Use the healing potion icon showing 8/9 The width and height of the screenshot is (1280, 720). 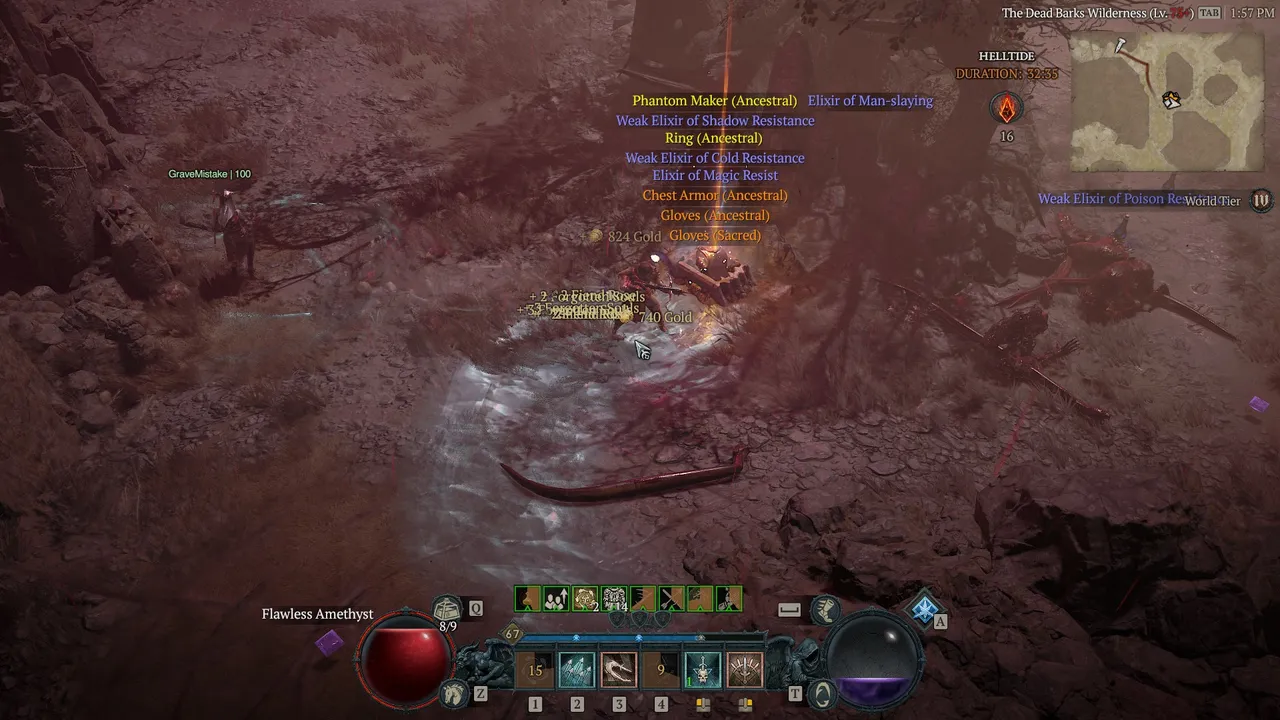[447, 607]
